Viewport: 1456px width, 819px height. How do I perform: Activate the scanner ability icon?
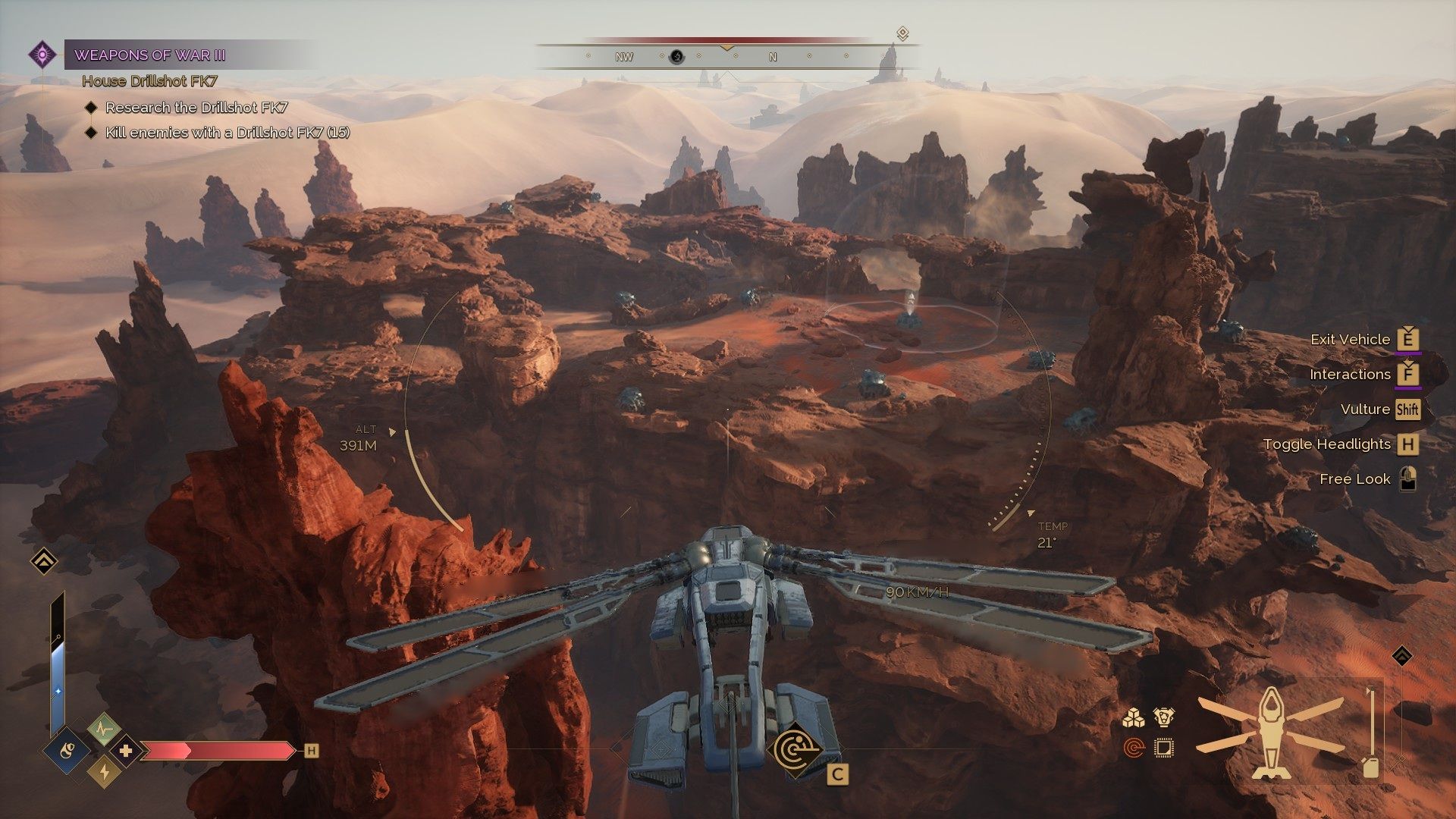click(x=795, y=751)
